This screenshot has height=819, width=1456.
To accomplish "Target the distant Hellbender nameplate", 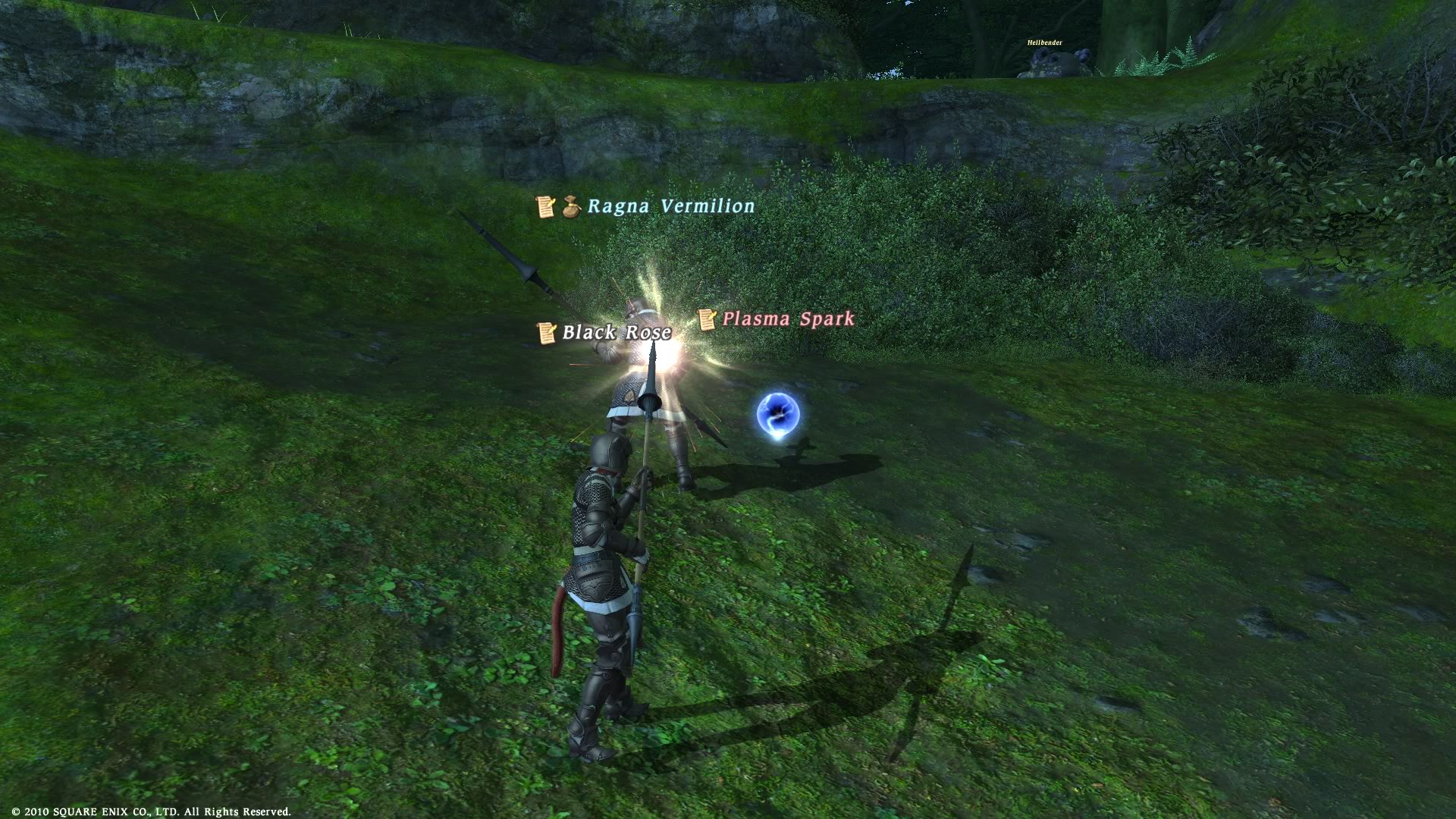I will (x=1044, y=43).
